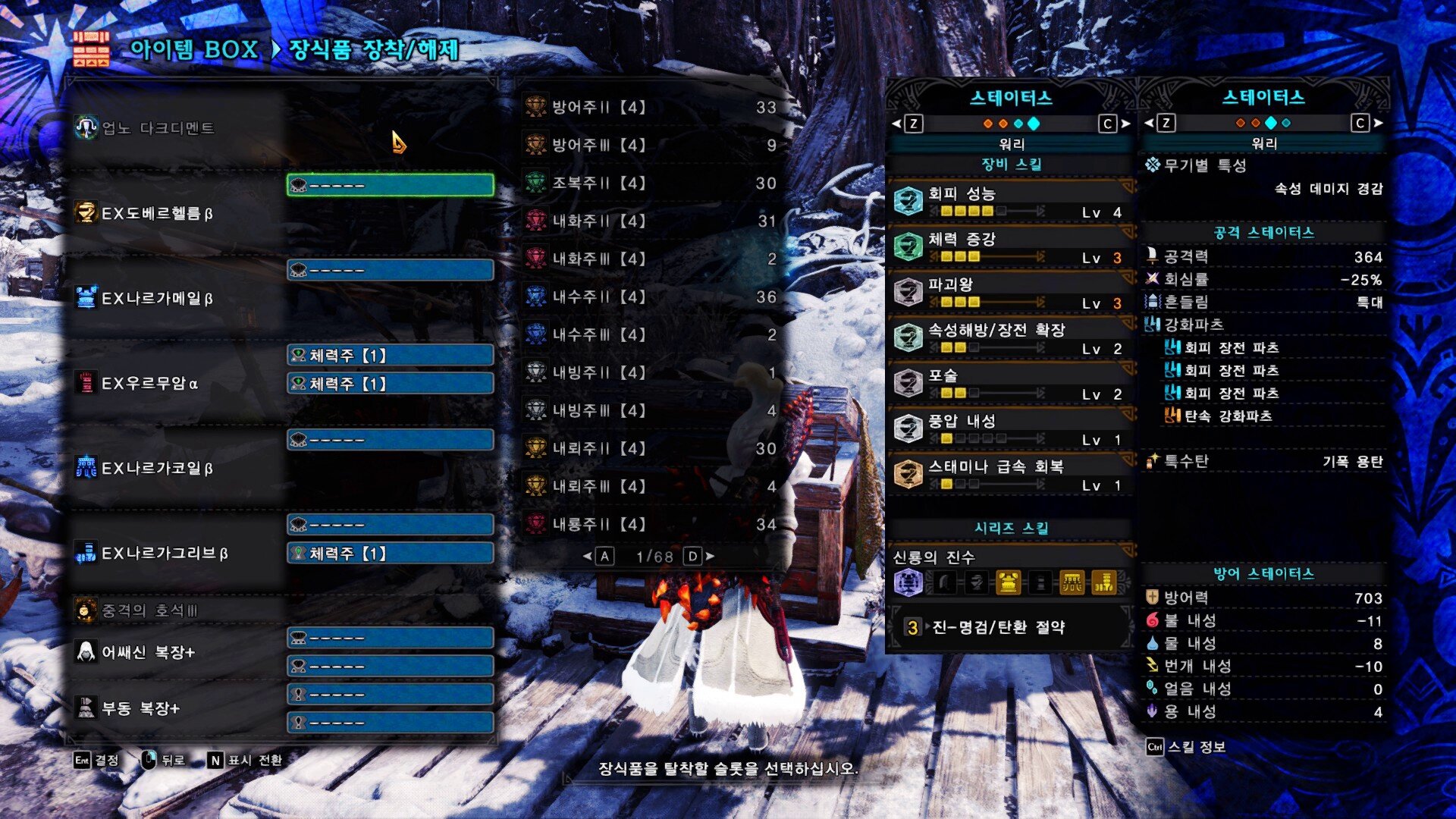
Task: Select the 스태미나 급속 회복 skill entry
Action: (x=1009, y=474)
